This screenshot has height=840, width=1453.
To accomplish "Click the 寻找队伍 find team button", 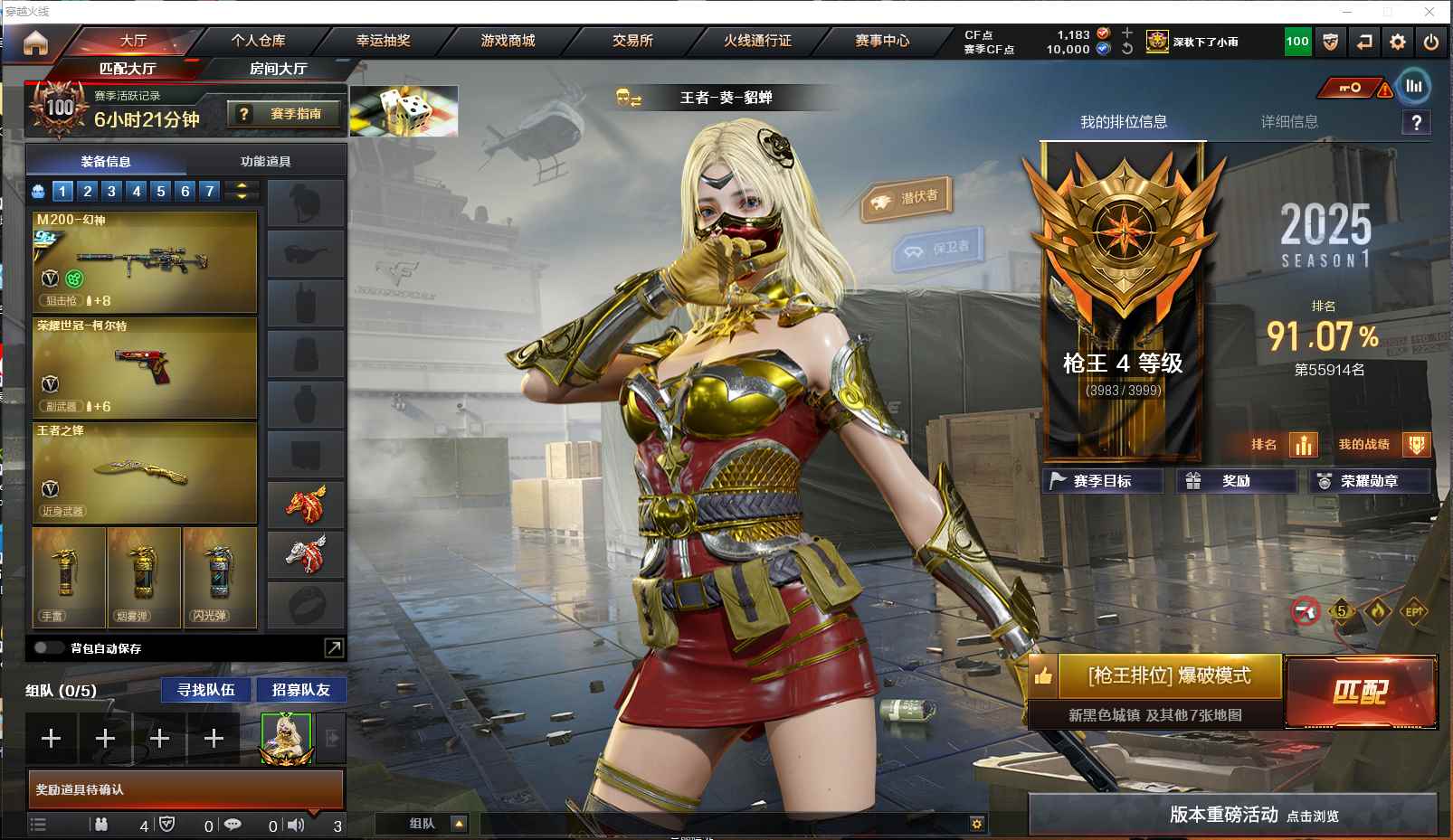I will 206,690.
